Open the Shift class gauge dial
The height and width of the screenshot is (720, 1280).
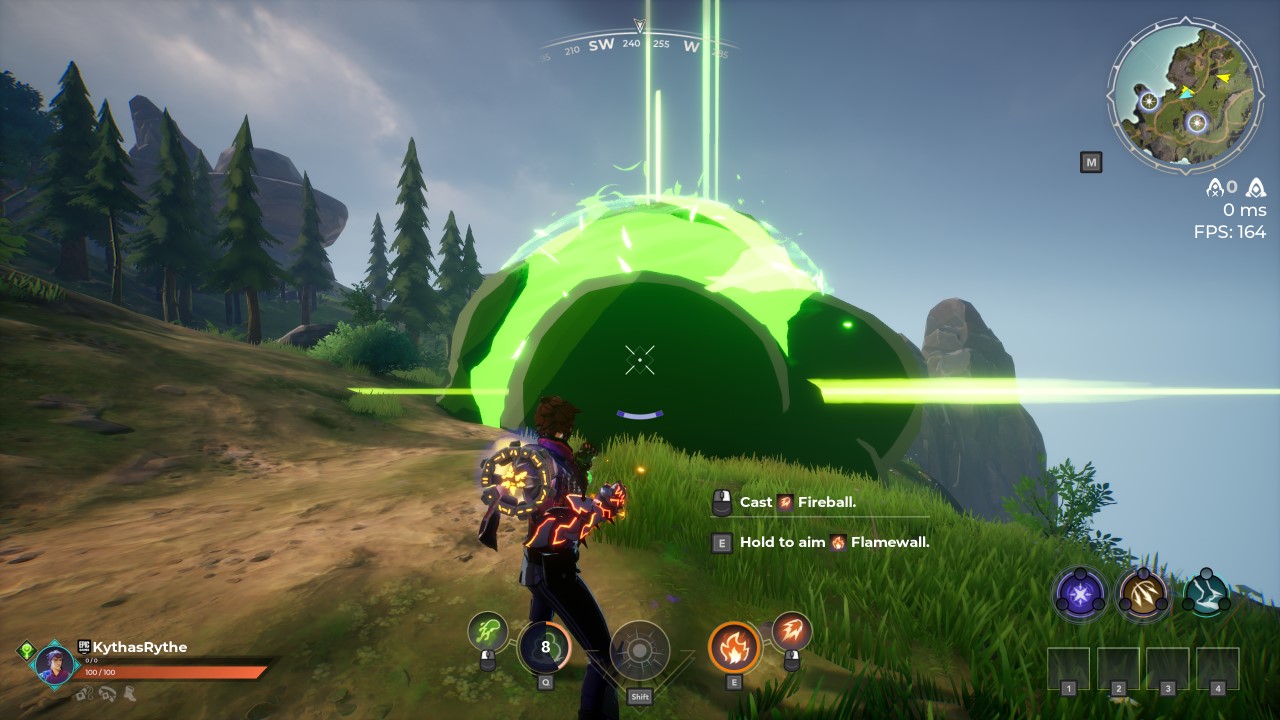pos(640,647)
